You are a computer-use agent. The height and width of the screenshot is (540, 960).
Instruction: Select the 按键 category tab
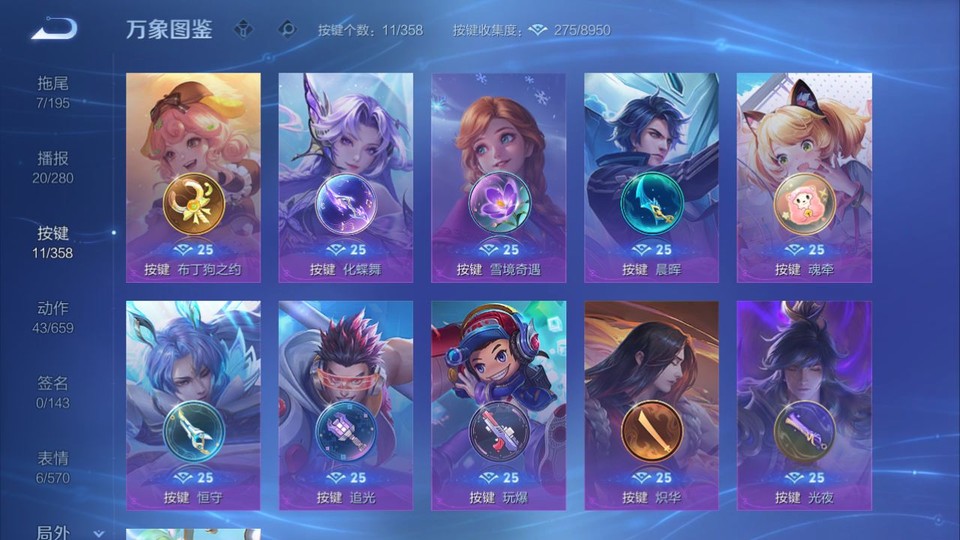[53, 241]
